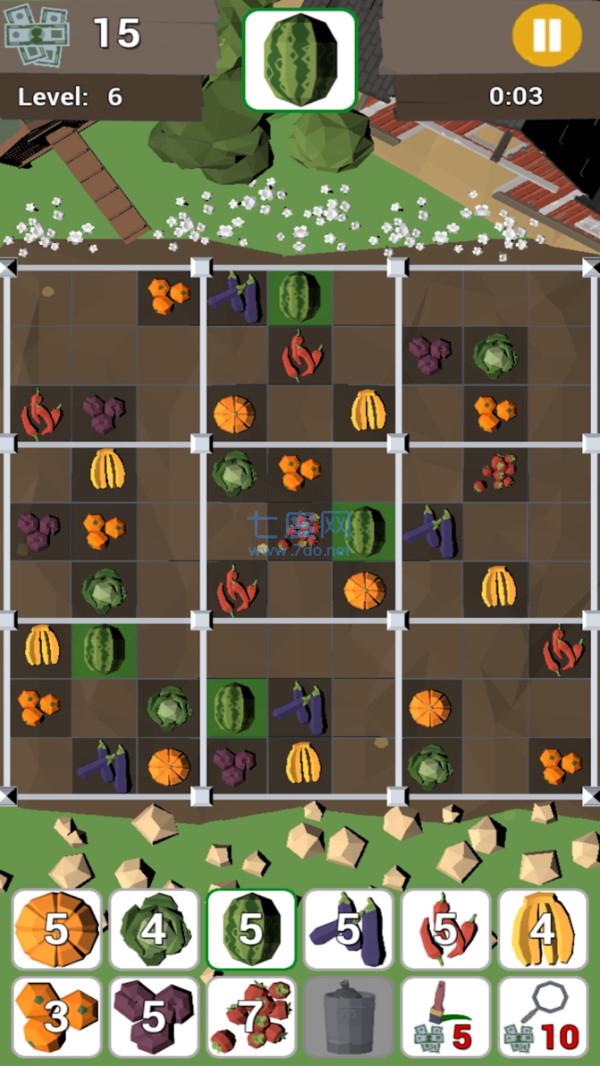Screen dimensions: 600x1066
Task: Pick the watermelon in the bottom palette
Action: (251, 930)
